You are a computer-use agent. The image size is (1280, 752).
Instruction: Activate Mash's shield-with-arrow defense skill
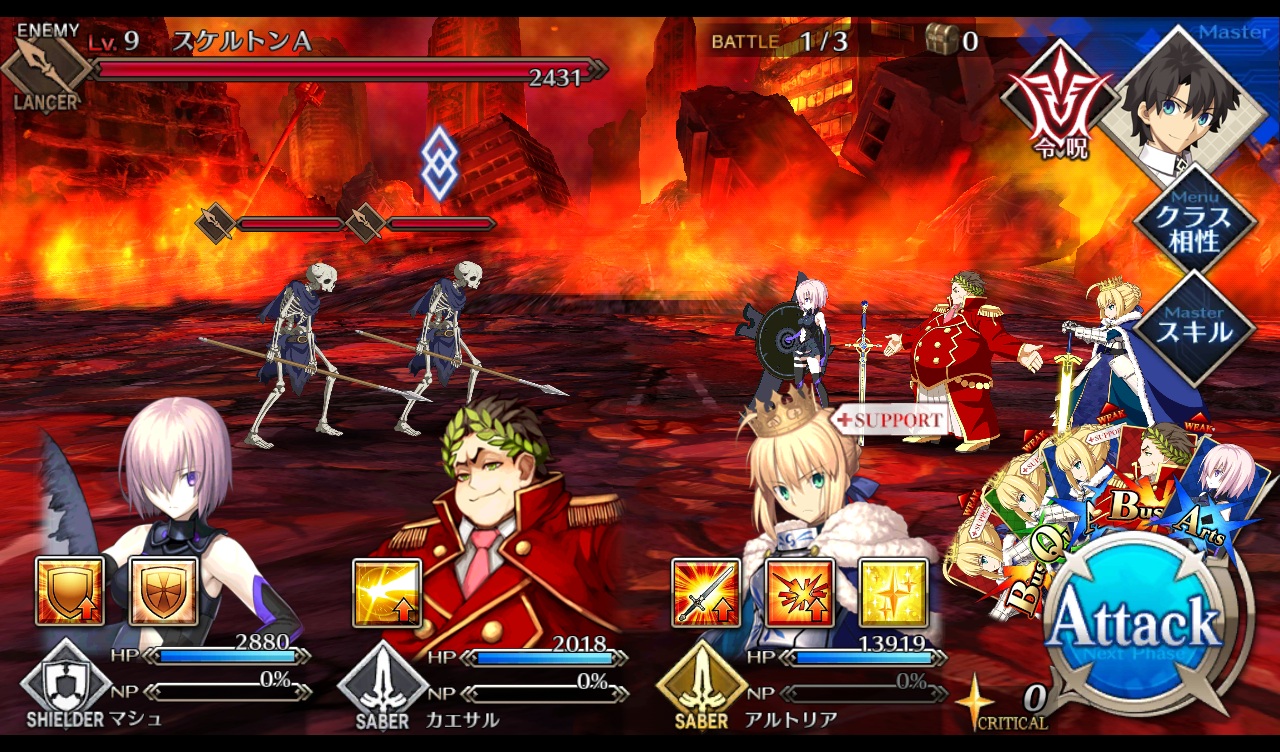[70, 592]
